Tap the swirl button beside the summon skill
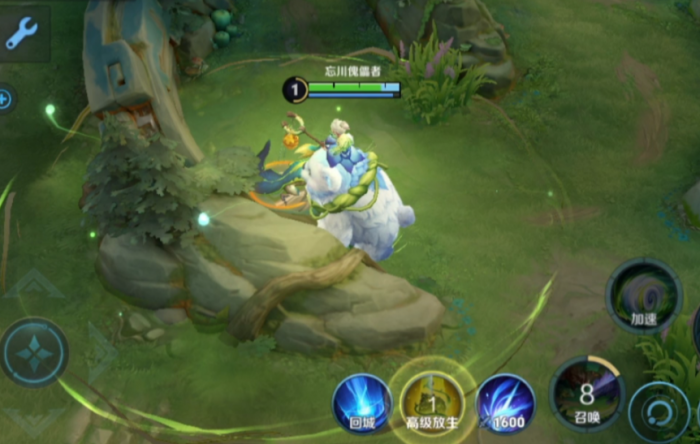Screen dimensions: 700x444 click(x=659, y=411)
